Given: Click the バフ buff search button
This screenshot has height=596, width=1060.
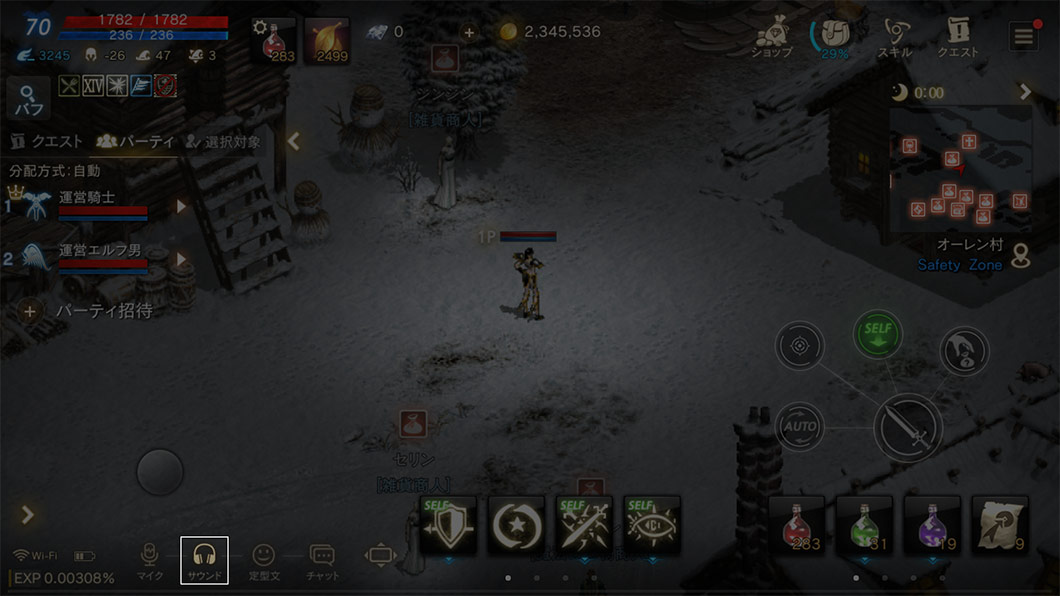Looking at the screenshot, I should tap(28, 99).
